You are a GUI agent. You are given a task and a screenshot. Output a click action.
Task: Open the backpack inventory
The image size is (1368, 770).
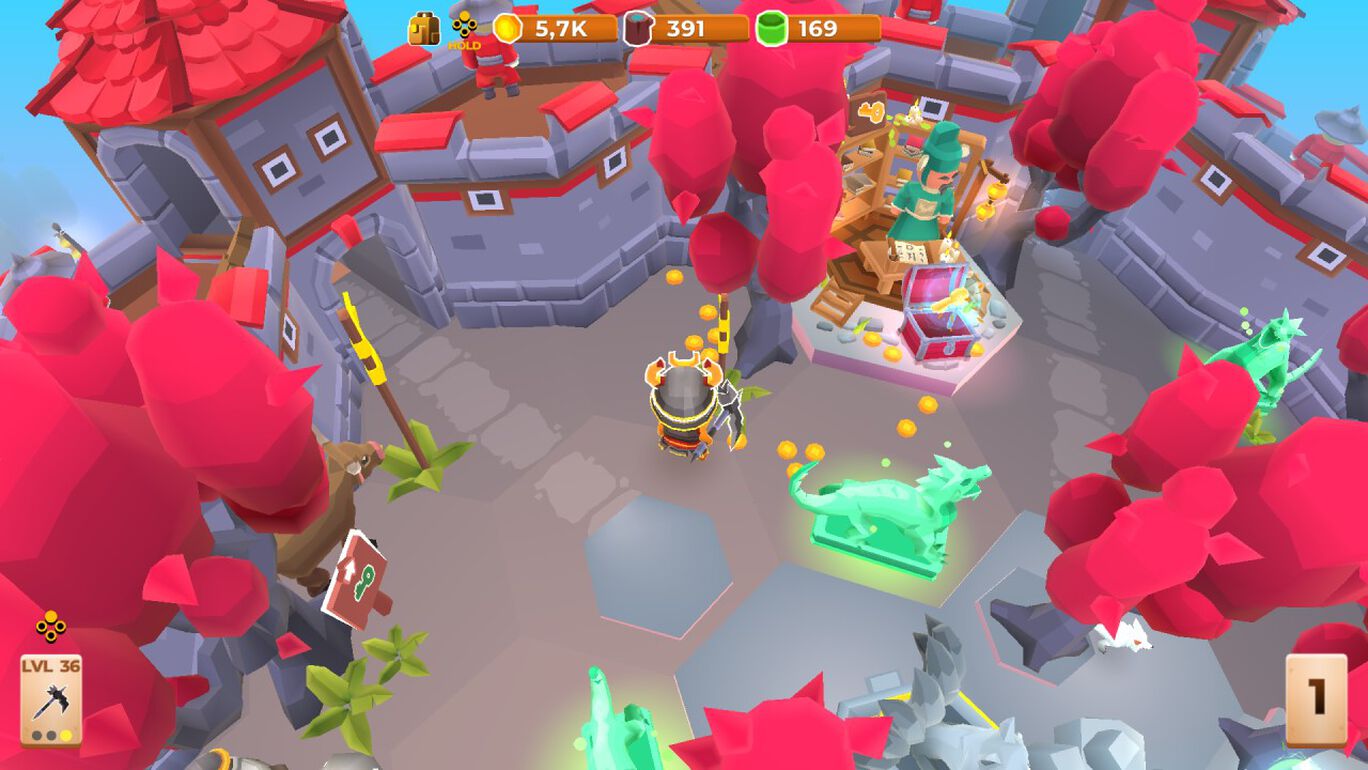click(424, 29)
